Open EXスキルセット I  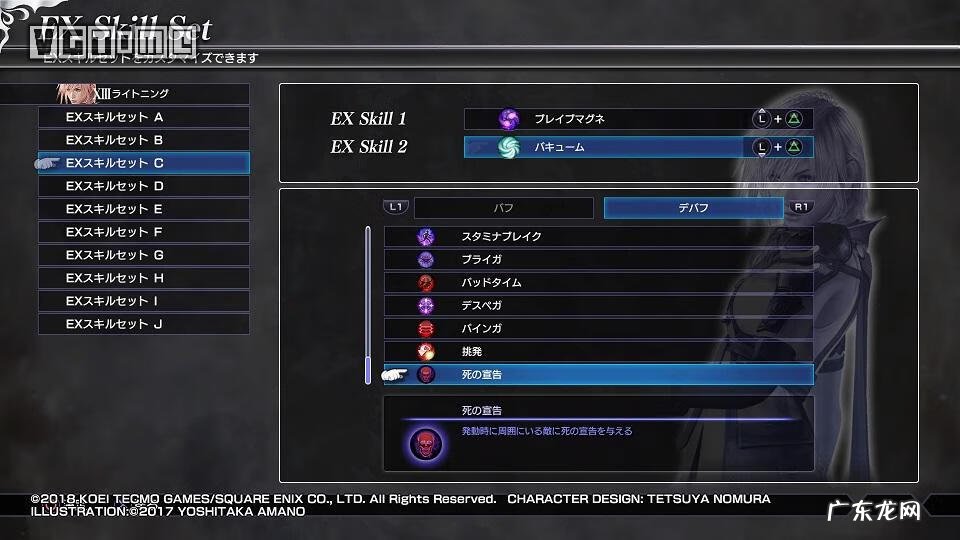coord(143,301)
